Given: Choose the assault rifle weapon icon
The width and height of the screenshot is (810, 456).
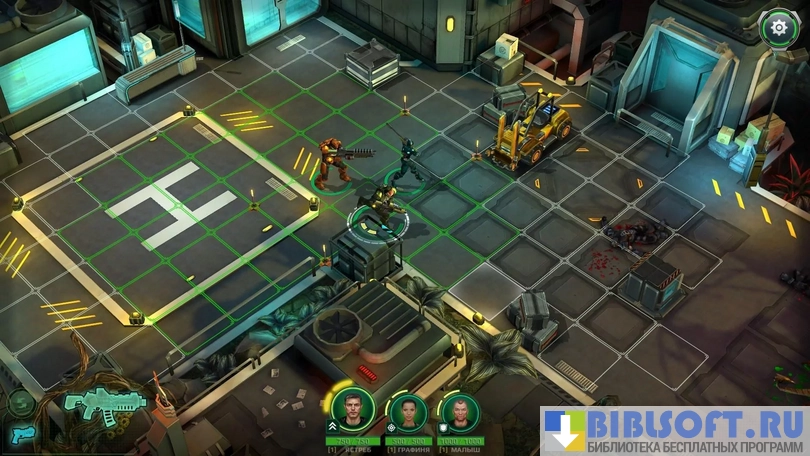Looking at the screenshot, I should pyautogui.click(x=103, y=403).
